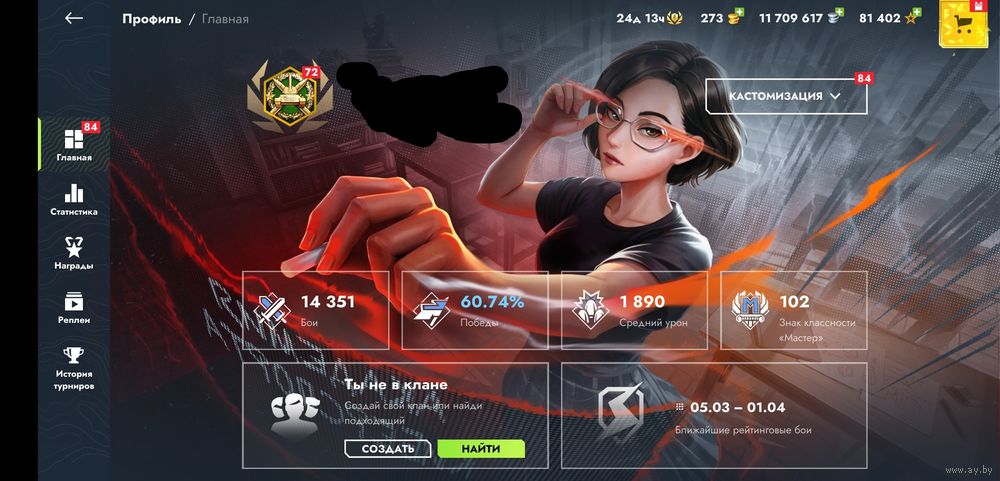Open История турниров tab

[74, 367]
